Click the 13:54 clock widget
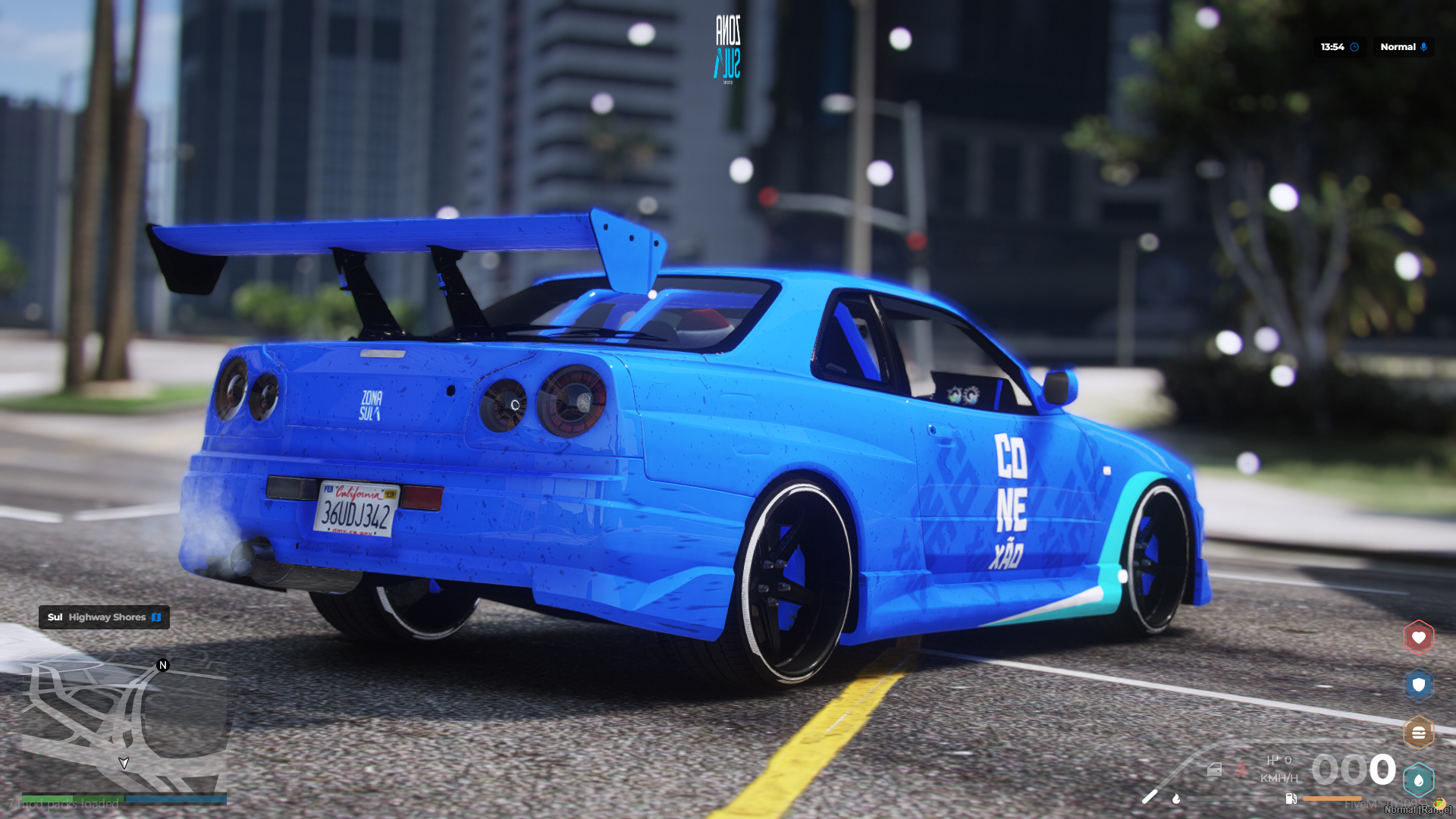 [1339, 47]
